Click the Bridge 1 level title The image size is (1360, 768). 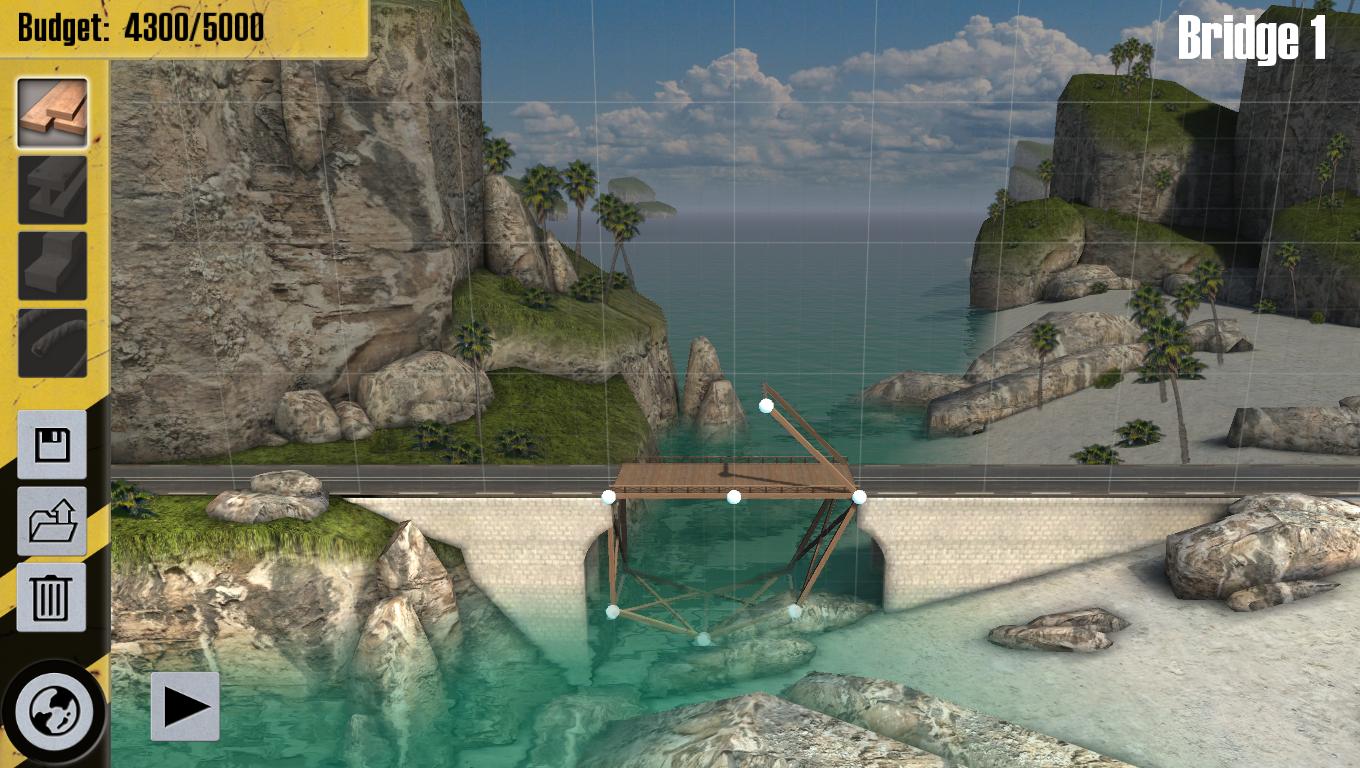(1254, 40)
